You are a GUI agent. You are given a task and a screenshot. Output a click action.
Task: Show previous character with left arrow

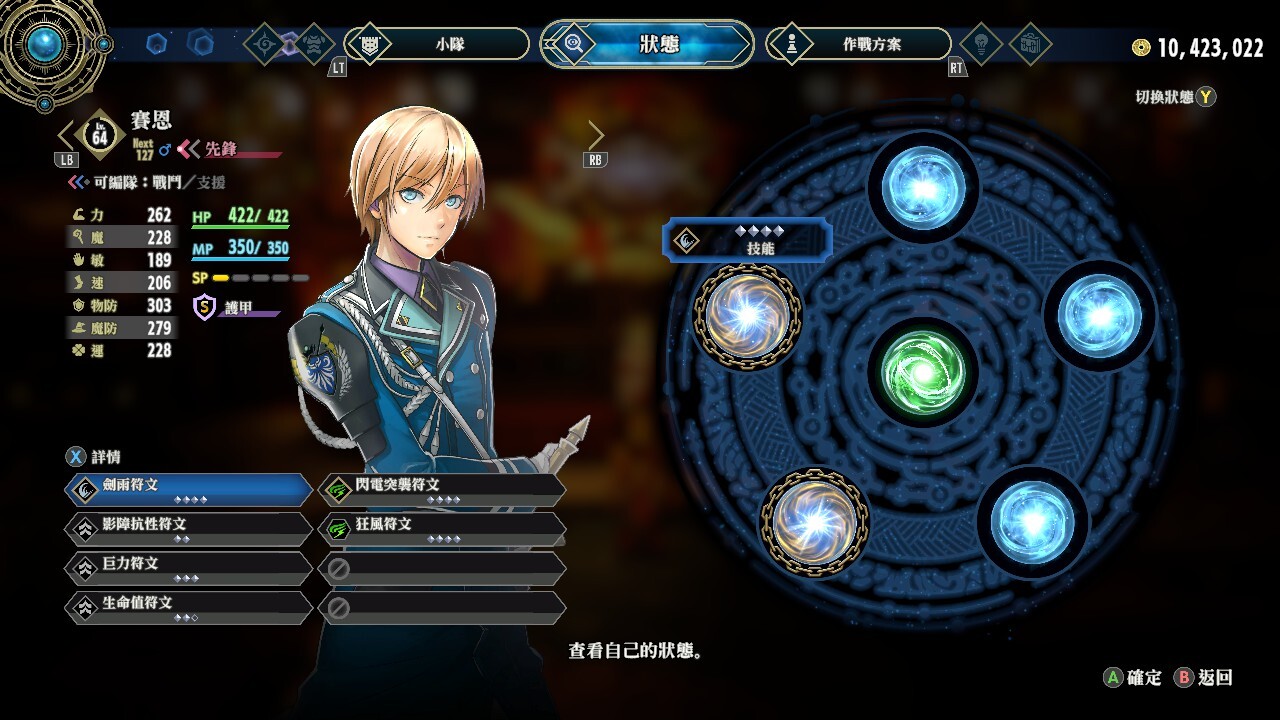click(66, 135)
